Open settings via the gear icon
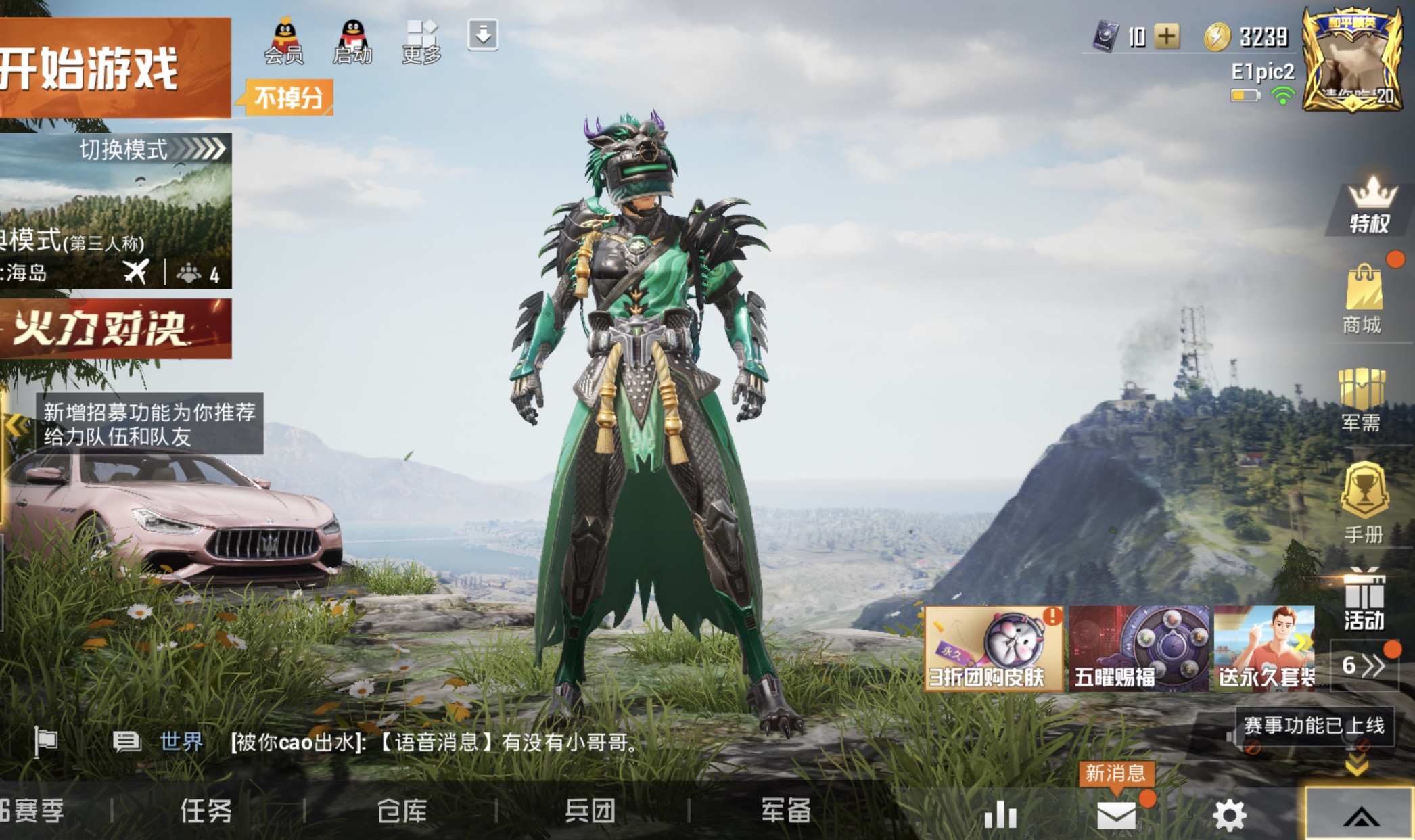This screenshot has height=840, width=1415. (1229, 814)
